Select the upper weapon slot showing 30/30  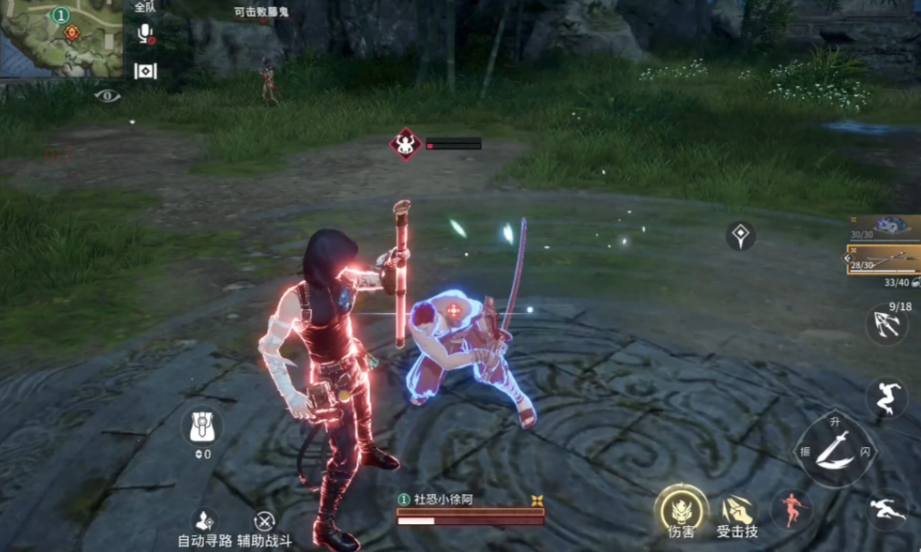pos(884,227)
